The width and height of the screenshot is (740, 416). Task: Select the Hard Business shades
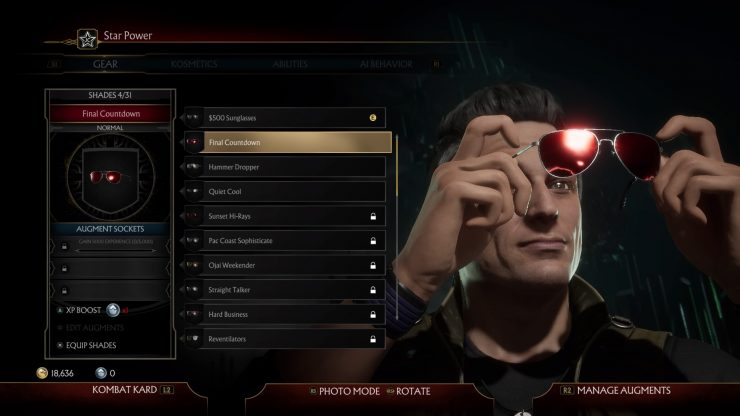point(295,314)
